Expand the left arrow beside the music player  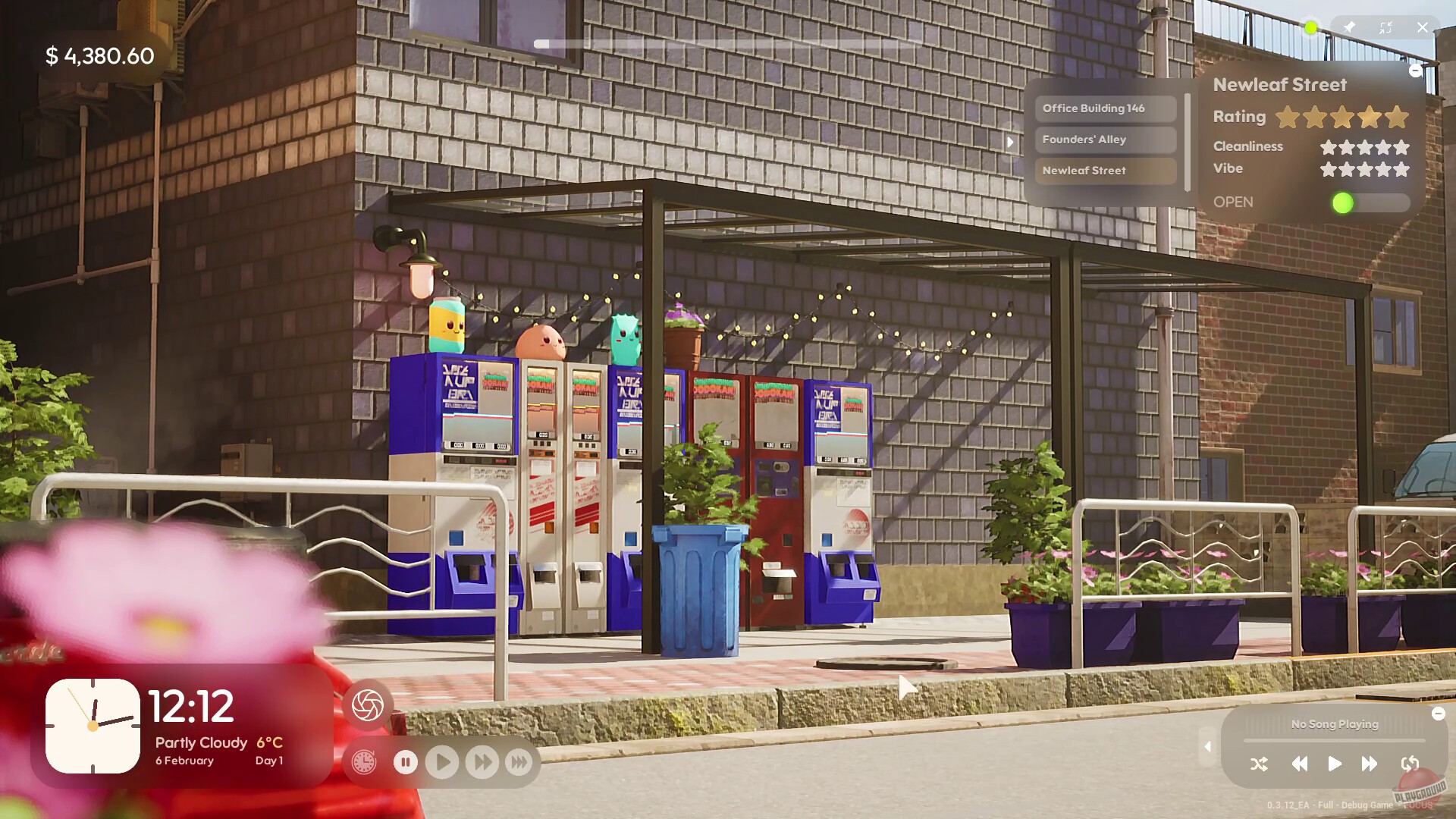(x=1207, y=747)
